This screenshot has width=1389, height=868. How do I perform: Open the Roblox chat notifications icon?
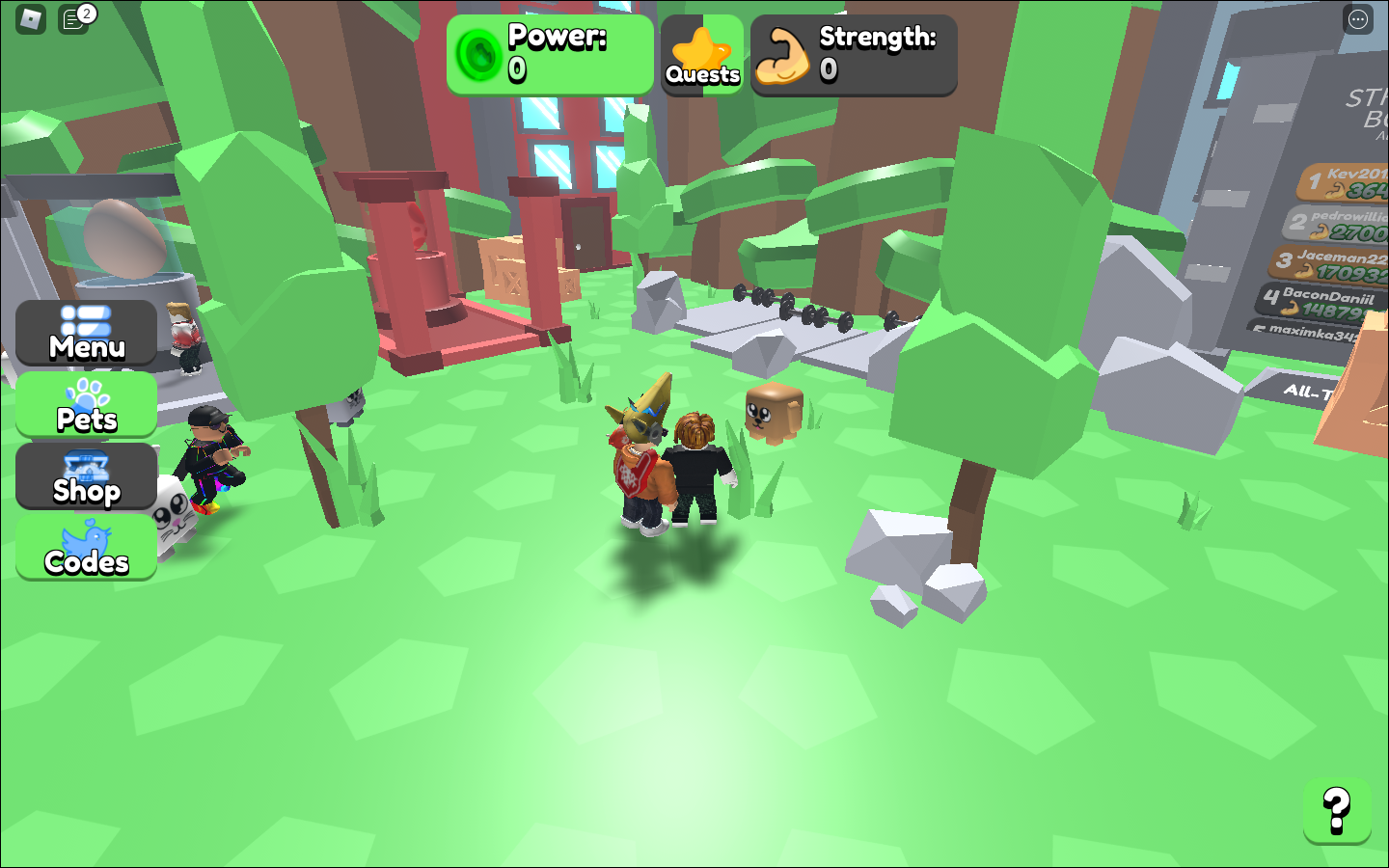[x=73, y=19]
